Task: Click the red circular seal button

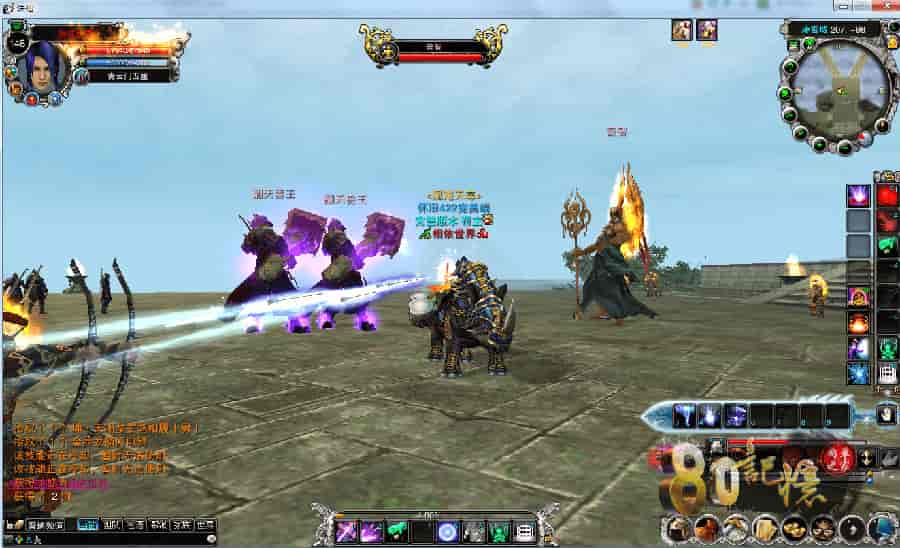Action: [x=832, y=458]
